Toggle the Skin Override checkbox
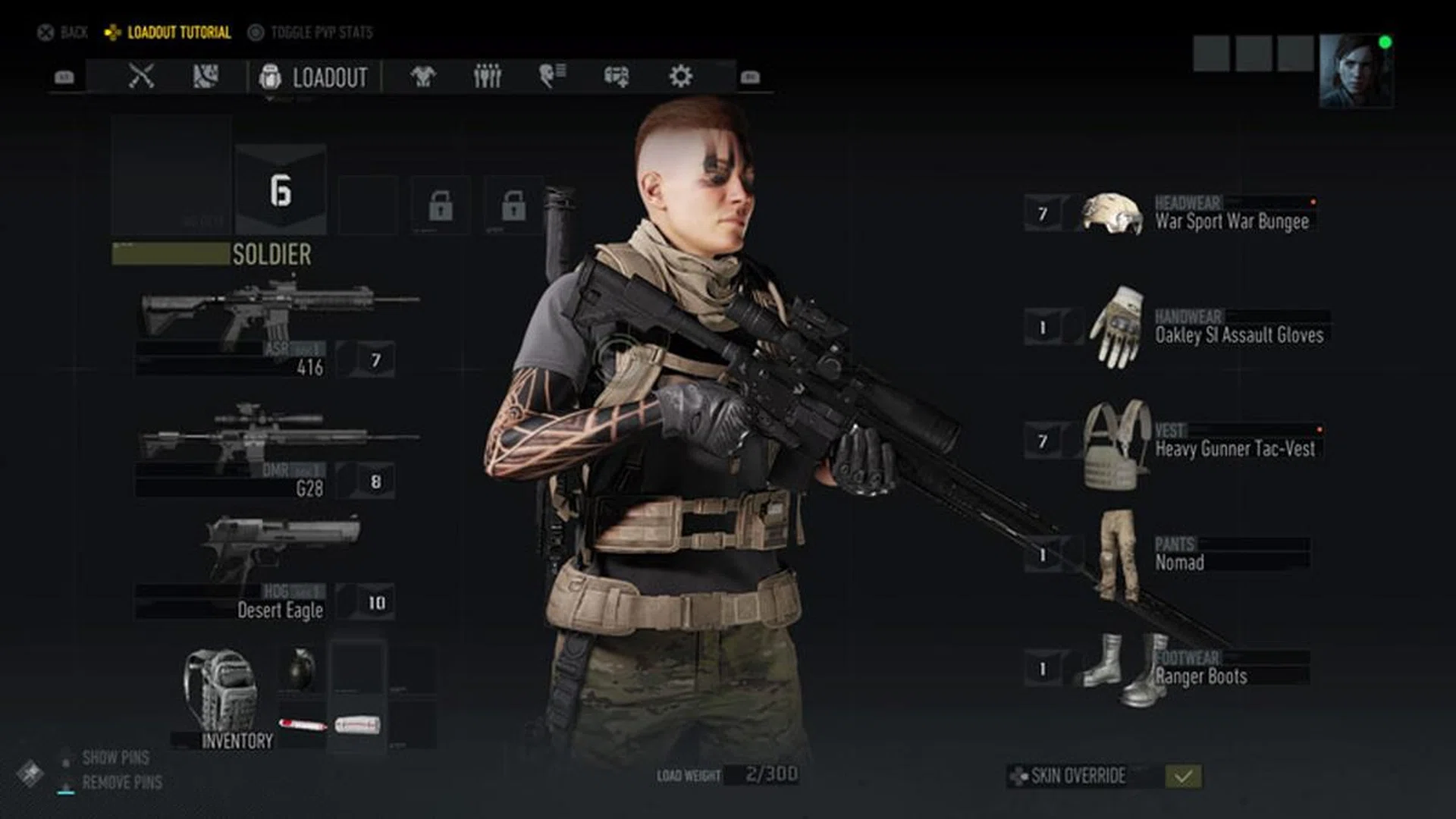Viewport: 1456px width, 819px height. [x=1182, y=777]
